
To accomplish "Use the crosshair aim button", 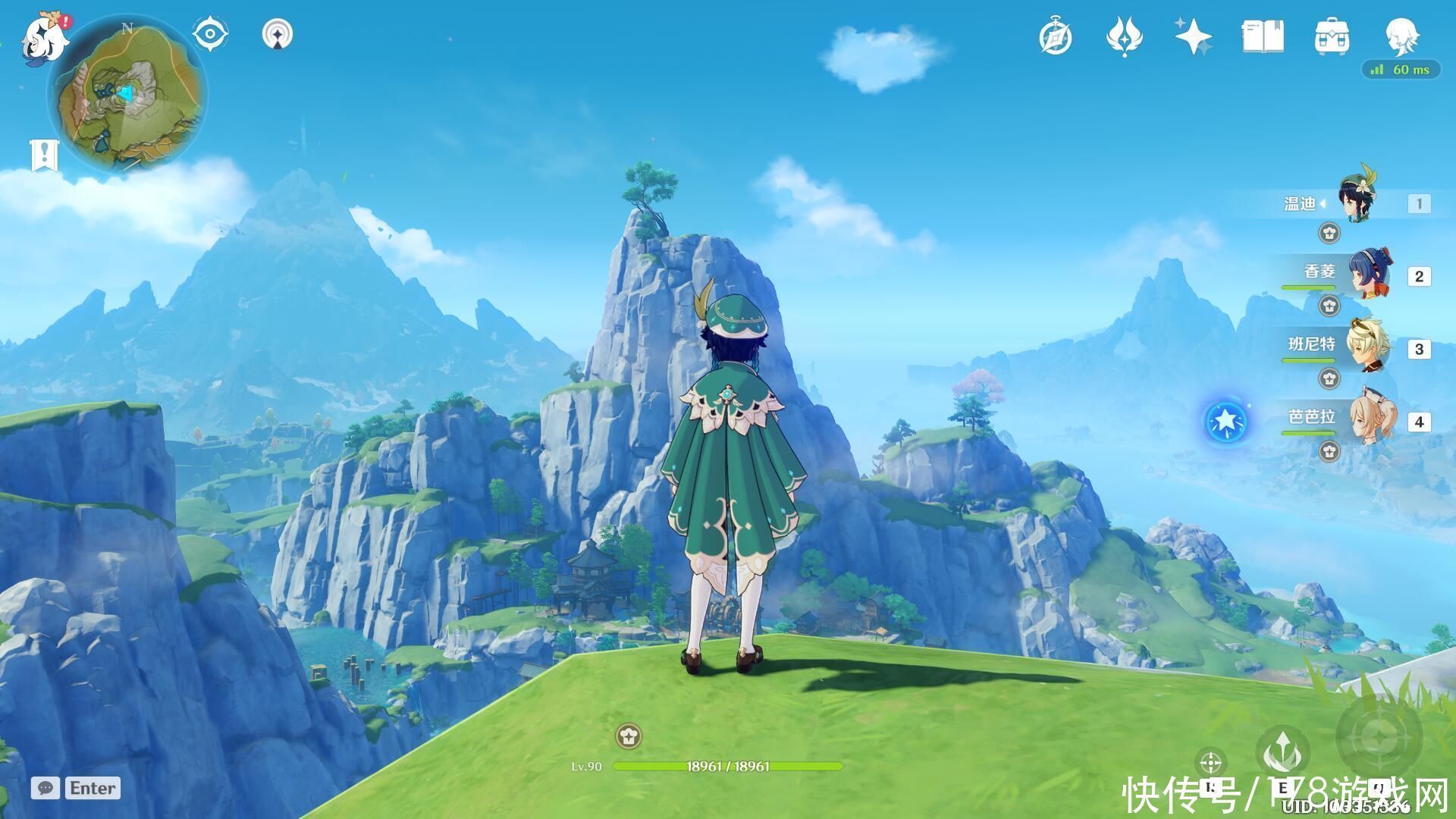I will click(1211, 761).
